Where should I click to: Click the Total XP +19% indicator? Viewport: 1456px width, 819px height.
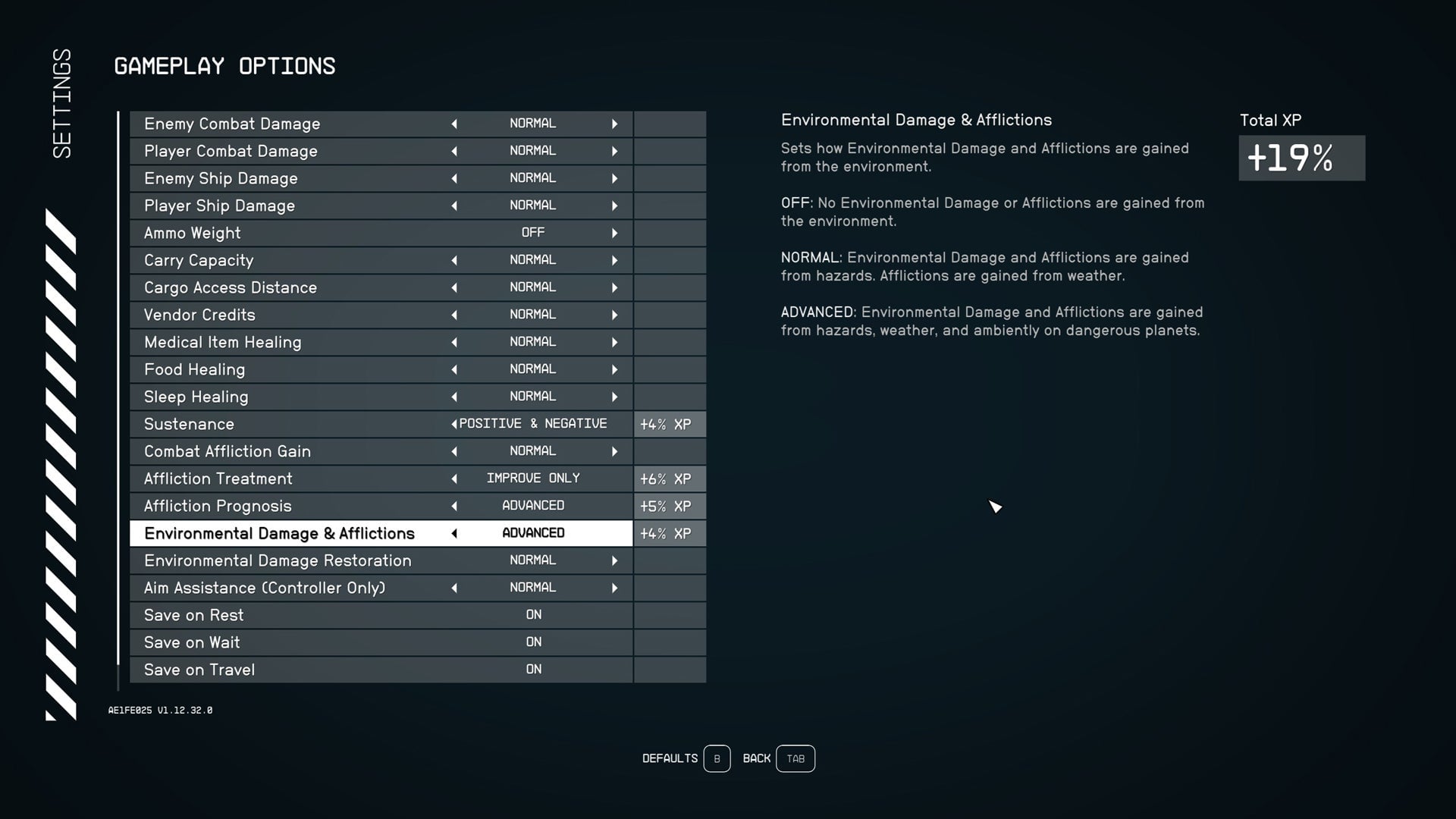click(x=1301, y=159)
